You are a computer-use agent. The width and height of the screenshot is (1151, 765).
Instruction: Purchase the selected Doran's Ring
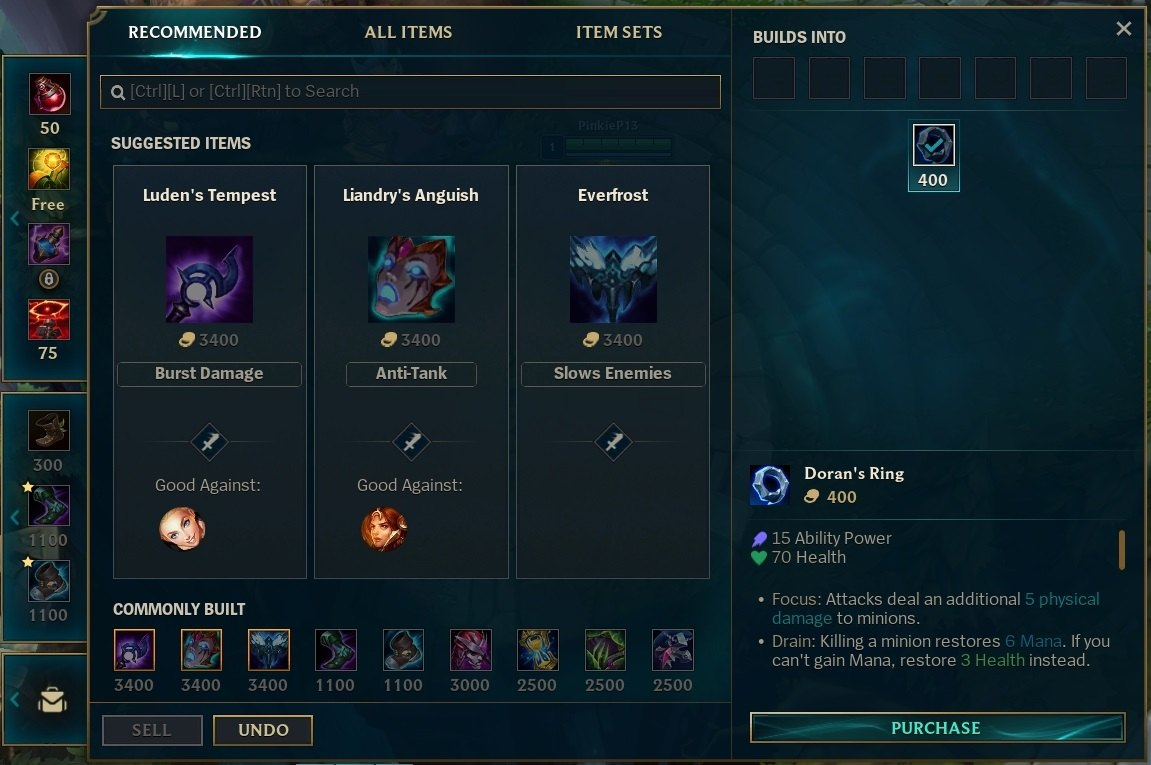point(936,728)
